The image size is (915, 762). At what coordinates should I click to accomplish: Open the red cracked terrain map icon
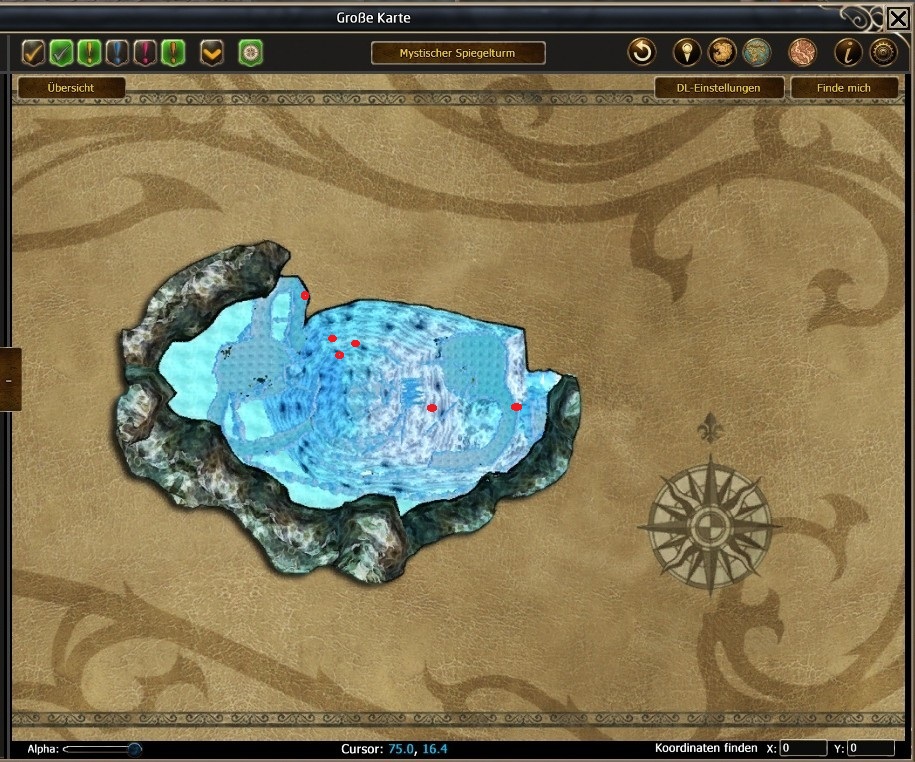[x=801, y=52]
